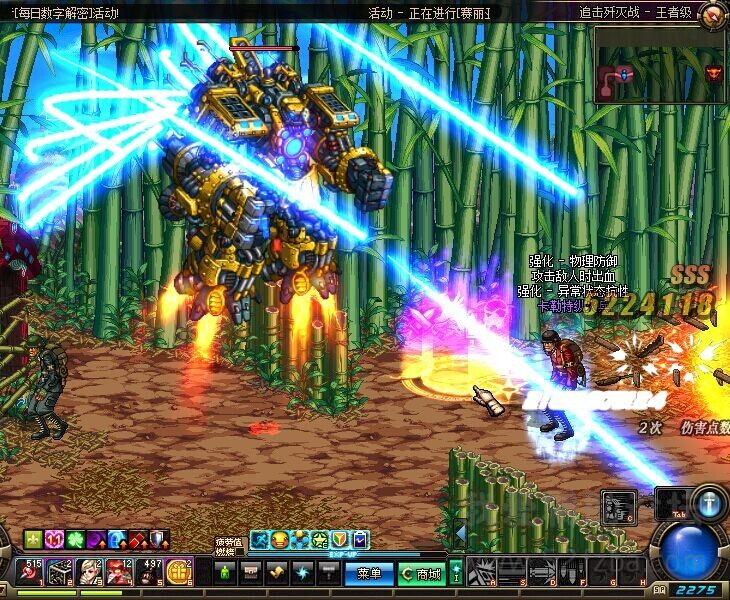Open the 菜单 menu button

point(369,573)
